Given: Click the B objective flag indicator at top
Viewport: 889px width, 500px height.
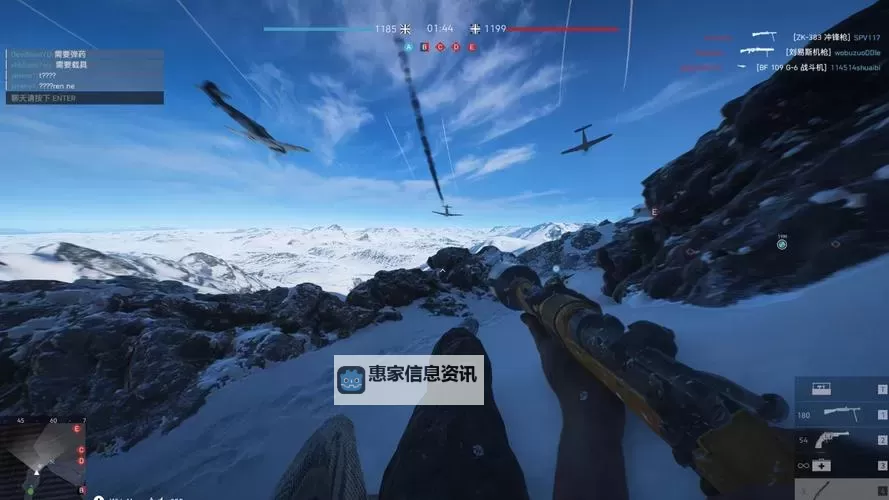Looking at the screenshot, I should click(424, 46).
